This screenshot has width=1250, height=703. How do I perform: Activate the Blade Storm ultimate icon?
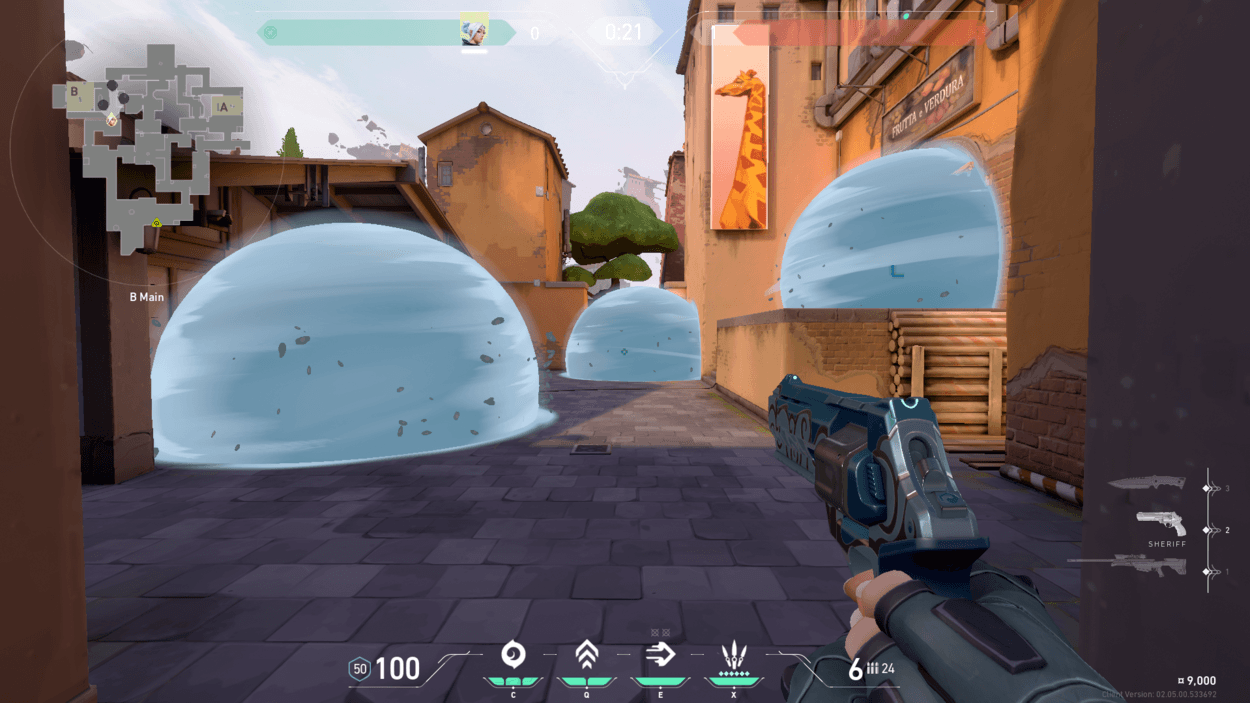click(734, 657)
